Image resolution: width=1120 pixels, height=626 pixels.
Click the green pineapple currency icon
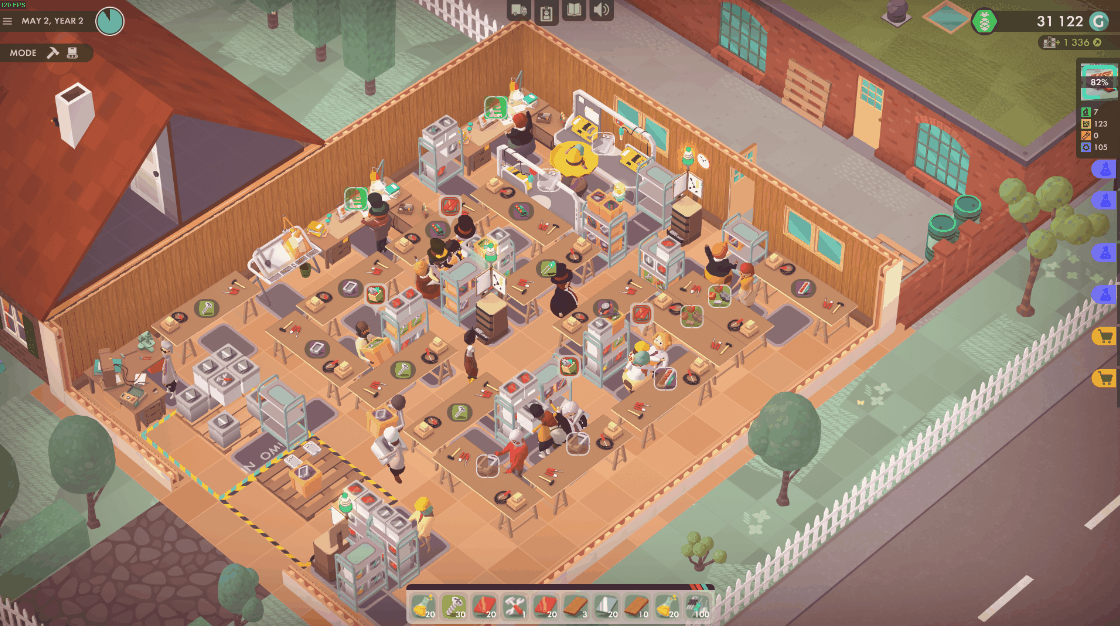point(984,21)
